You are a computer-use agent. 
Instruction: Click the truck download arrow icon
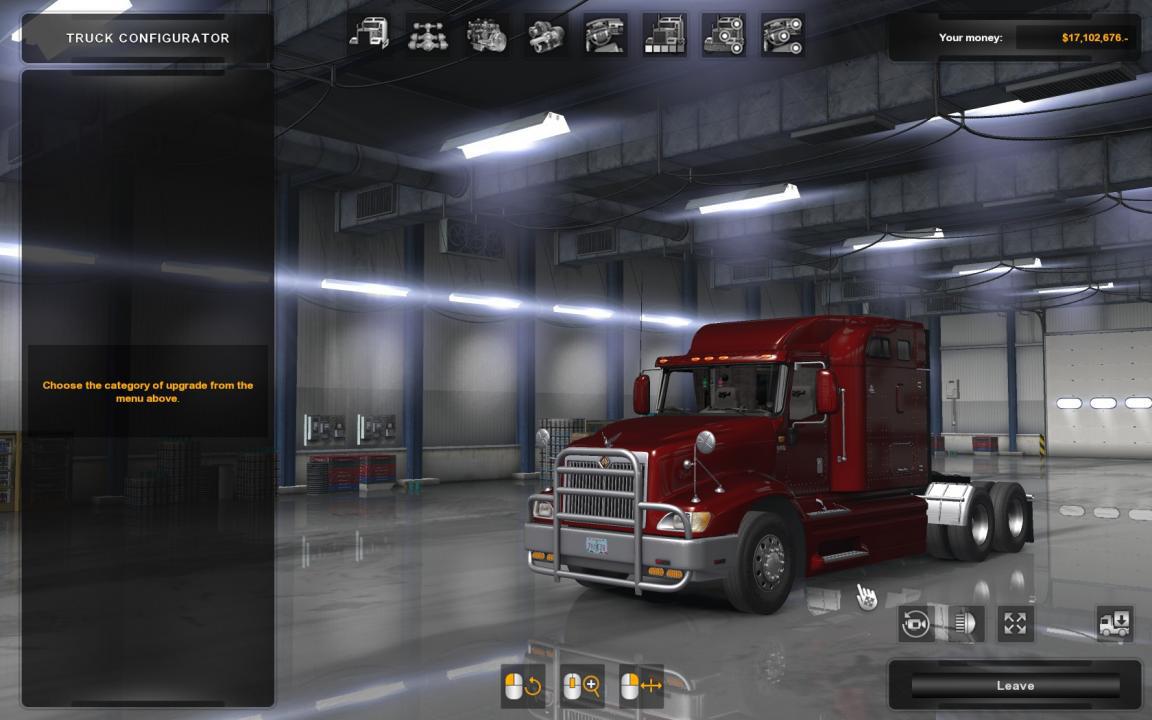coord(1114,624)
